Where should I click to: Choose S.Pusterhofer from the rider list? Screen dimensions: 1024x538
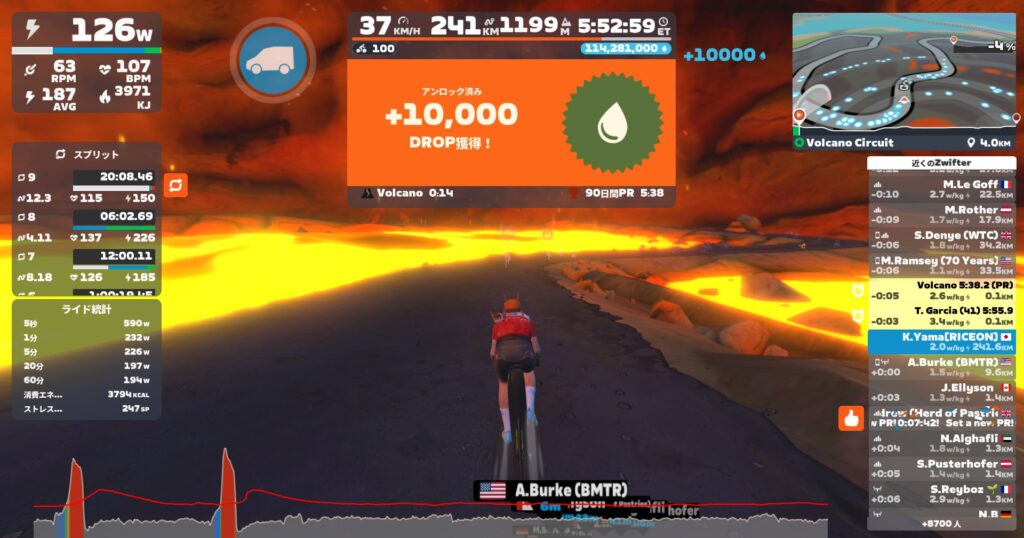pos(941,468)
